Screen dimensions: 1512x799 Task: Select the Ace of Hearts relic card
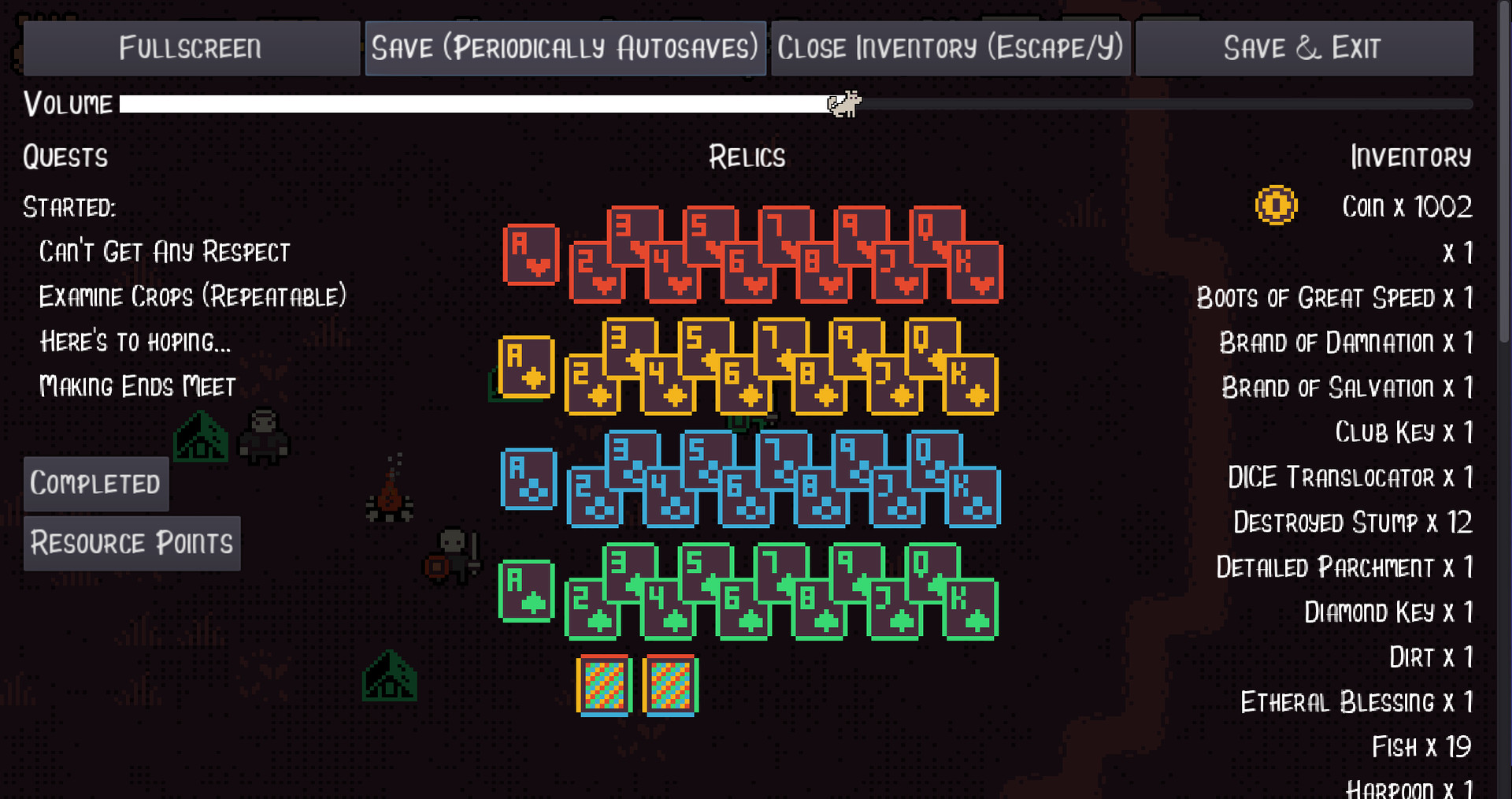click(x=530, y=254)
